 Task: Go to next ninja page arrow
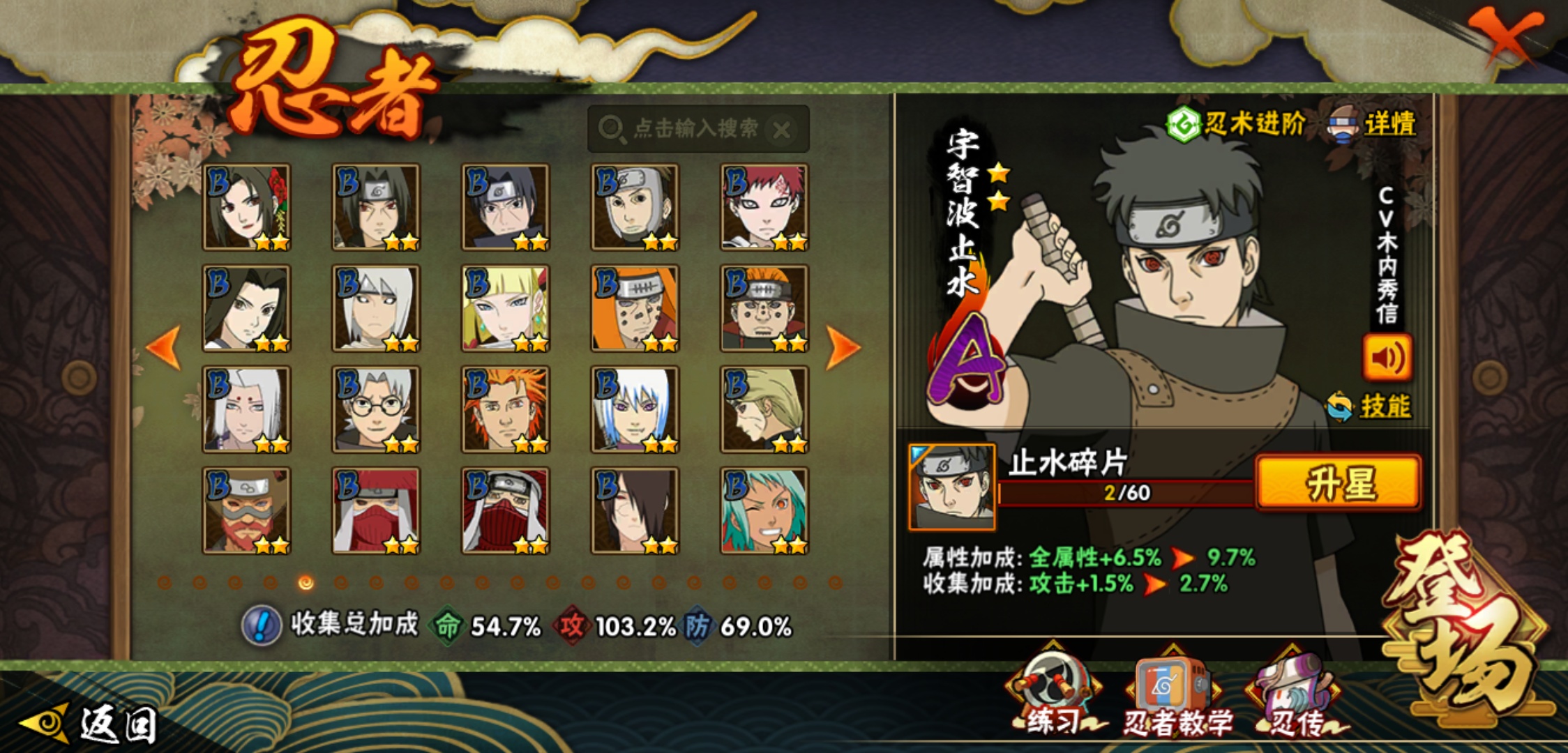pos(843,347)
